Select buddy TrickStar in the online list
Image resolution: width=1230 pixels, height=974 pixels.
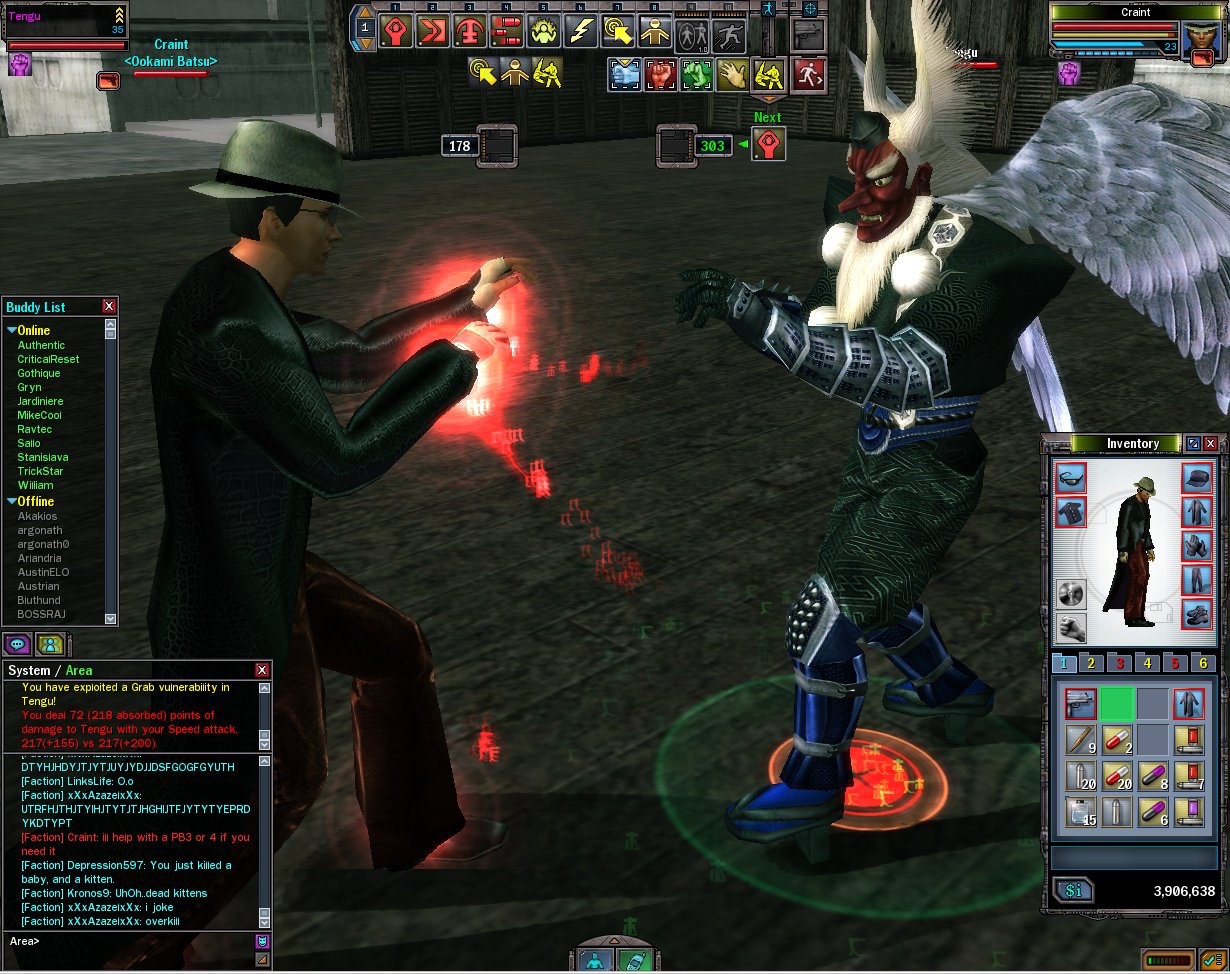[x=41, y=471]
